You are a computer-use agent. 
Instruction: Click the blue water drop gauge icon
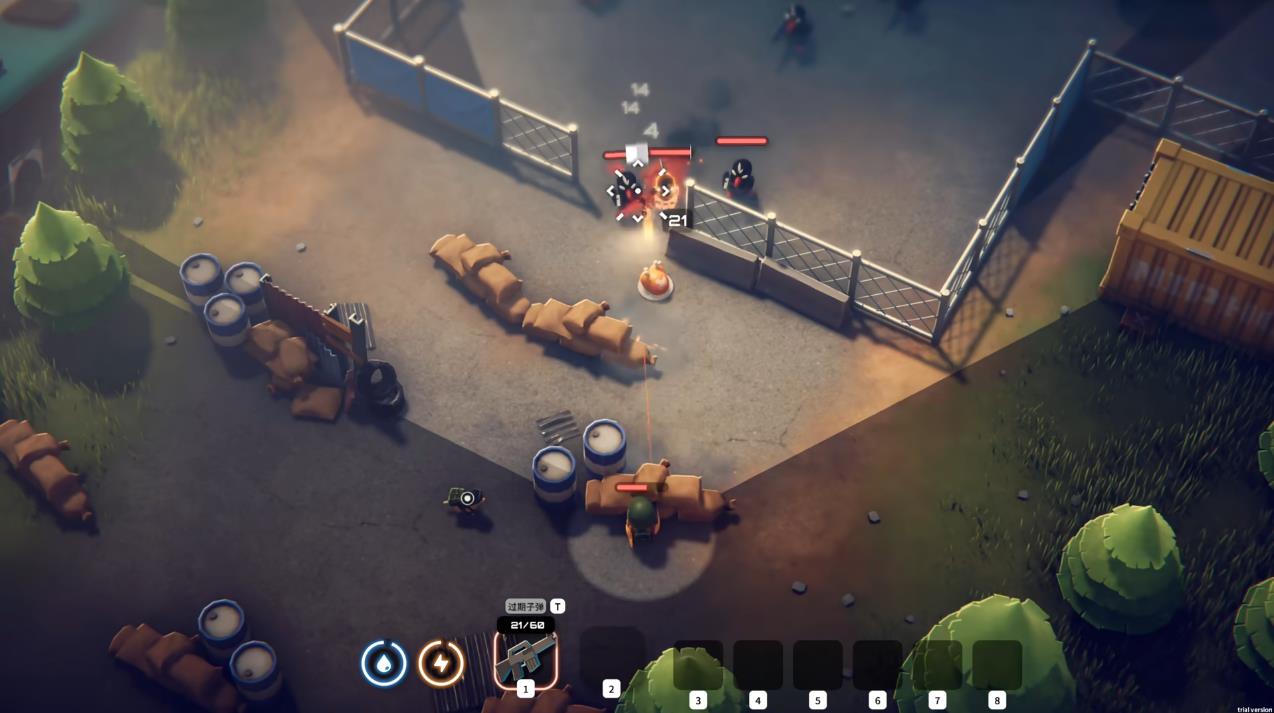coord(384,663)
